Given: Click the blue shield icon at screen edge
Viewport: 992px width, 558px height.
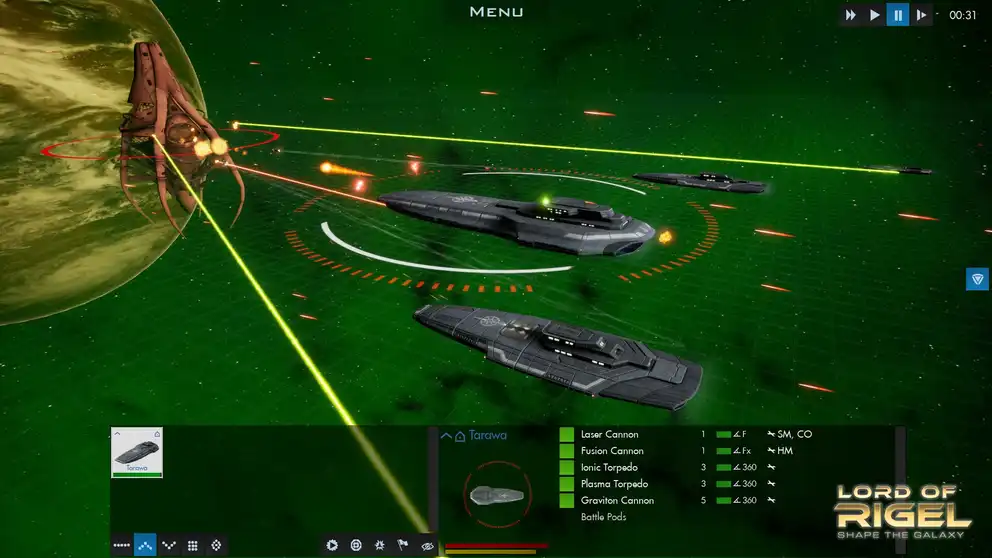Looking at the screenshot, I should point(977,279).
